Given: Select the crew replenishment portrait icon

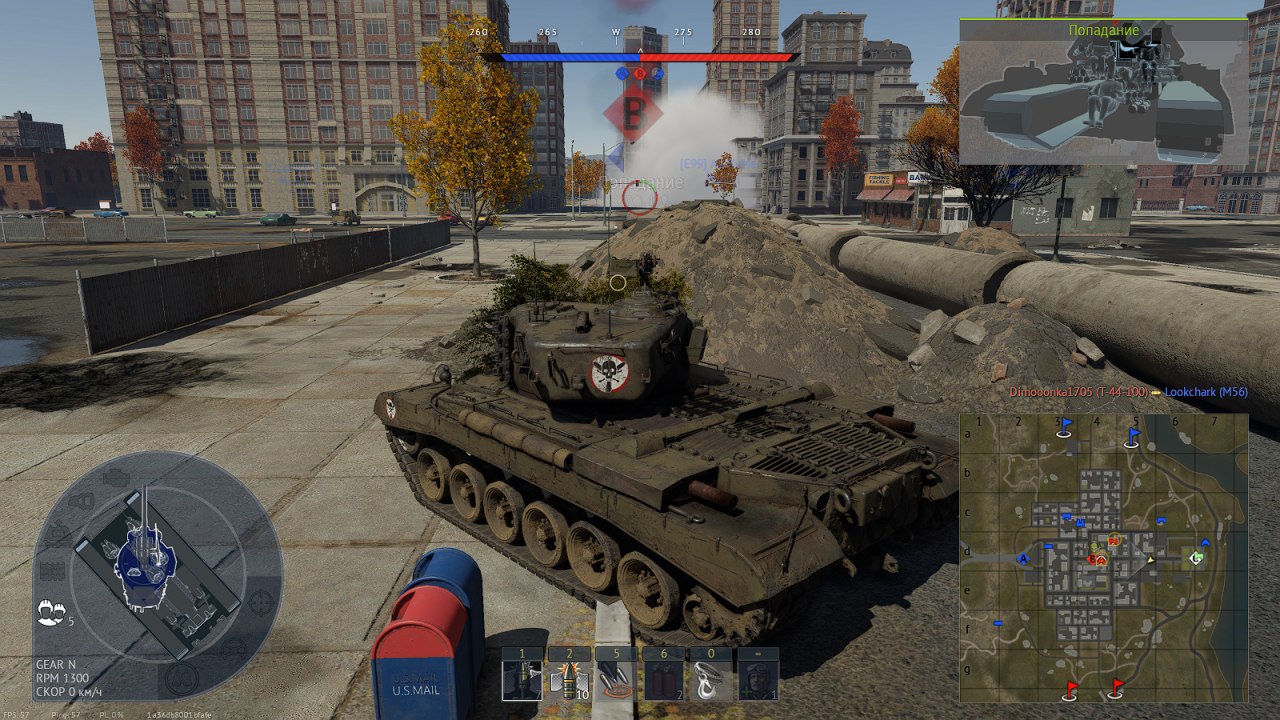Looking at the screenshot, I should [758, 679].
